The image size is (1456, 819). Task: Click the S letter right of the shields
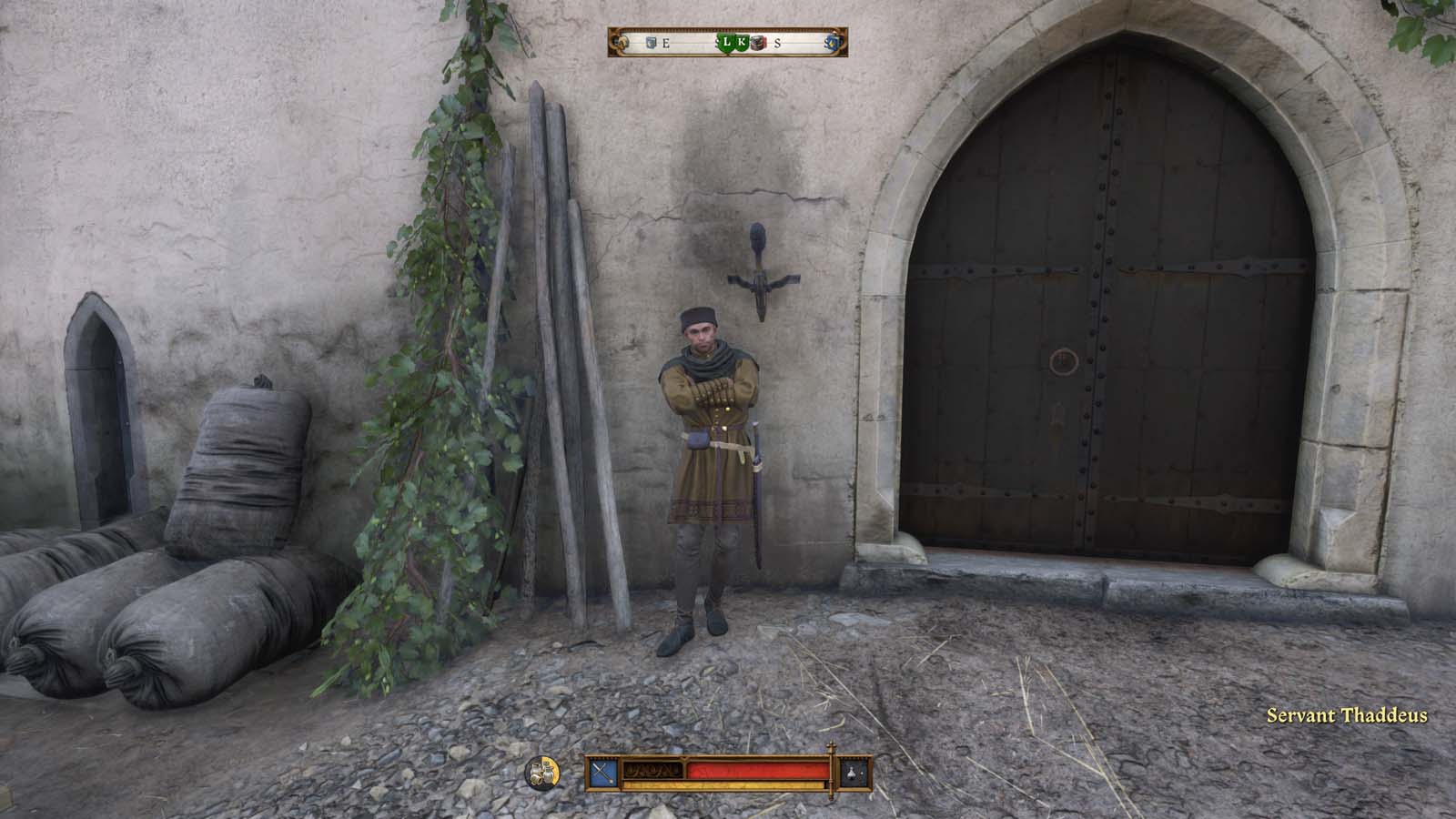[778, 41]
